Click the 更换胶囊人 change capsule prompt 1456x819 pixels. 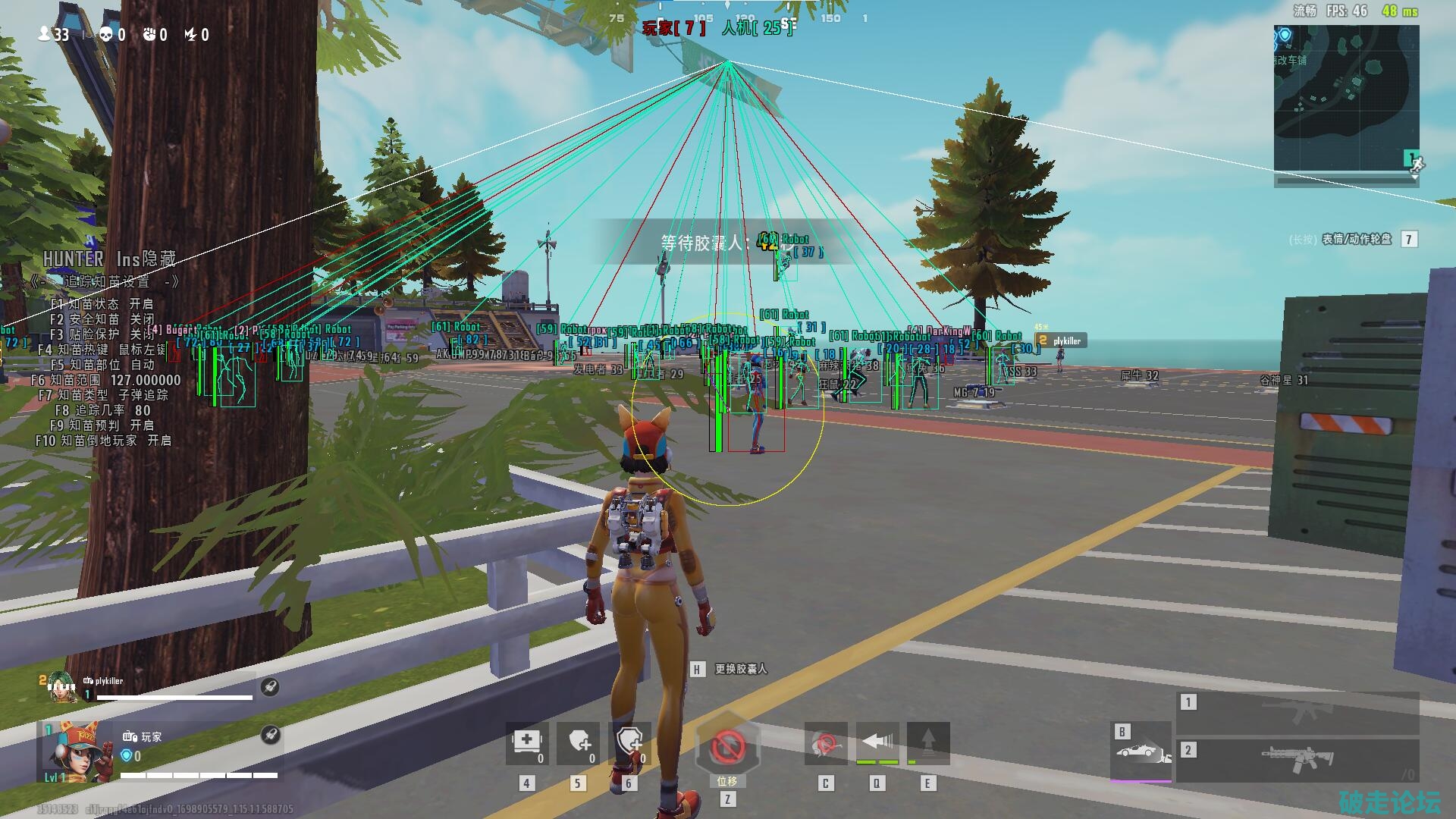(x=739, y=669)
